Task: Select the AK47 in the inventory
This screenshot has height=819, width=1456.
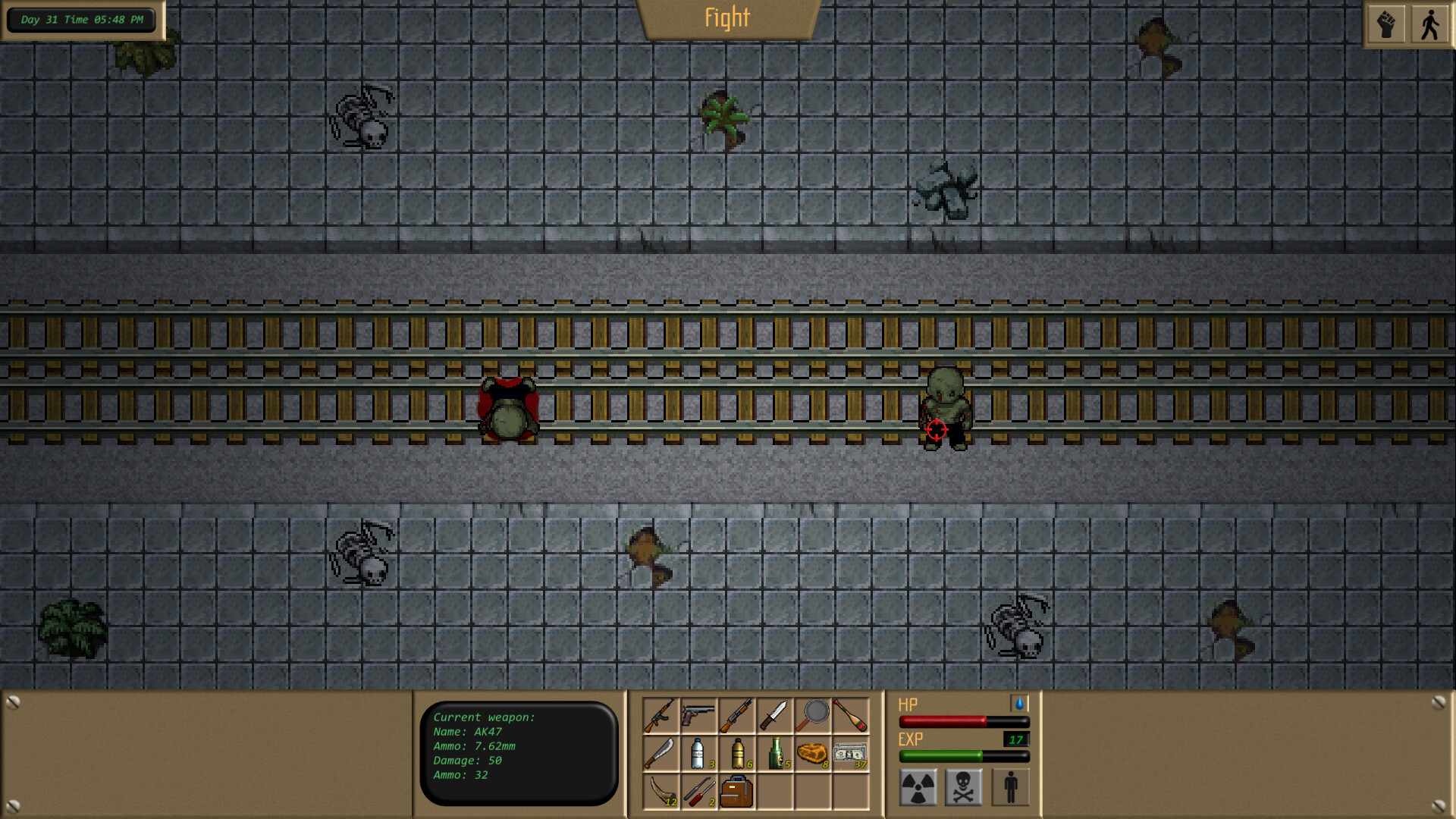Action: point(661,715)
